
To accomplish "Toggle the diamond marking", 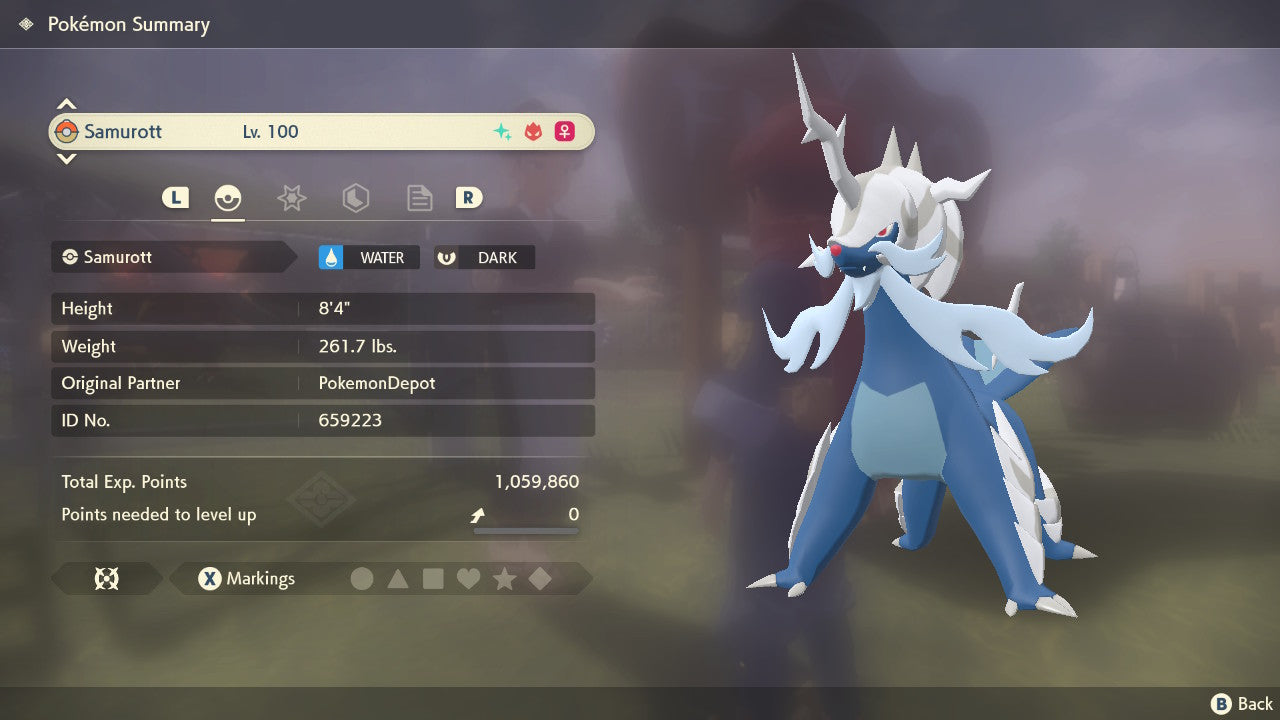I will [x=540, y=579].
